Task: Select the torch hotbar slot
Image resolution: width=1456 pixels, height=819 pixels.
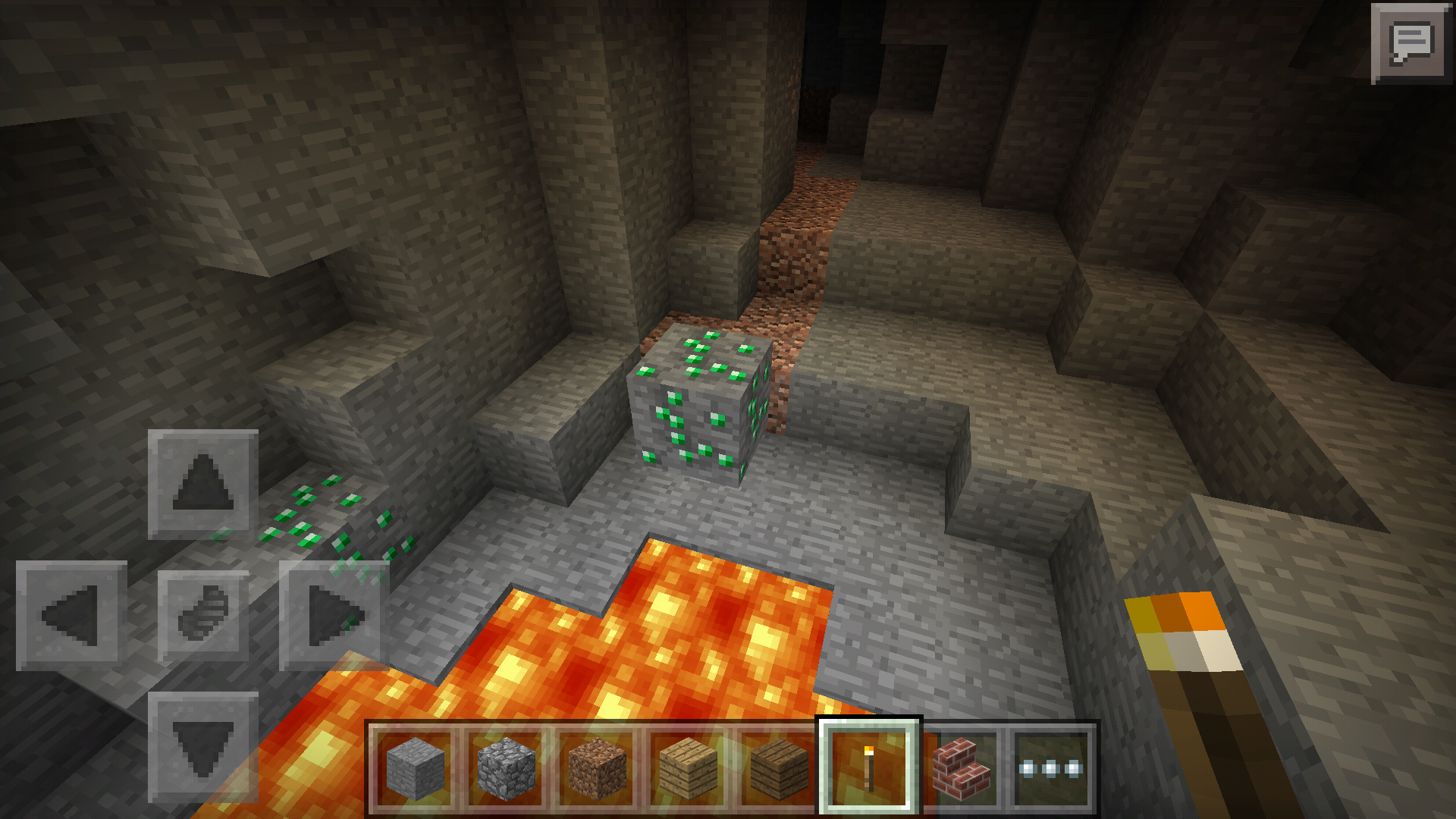Action: [869, 767]
